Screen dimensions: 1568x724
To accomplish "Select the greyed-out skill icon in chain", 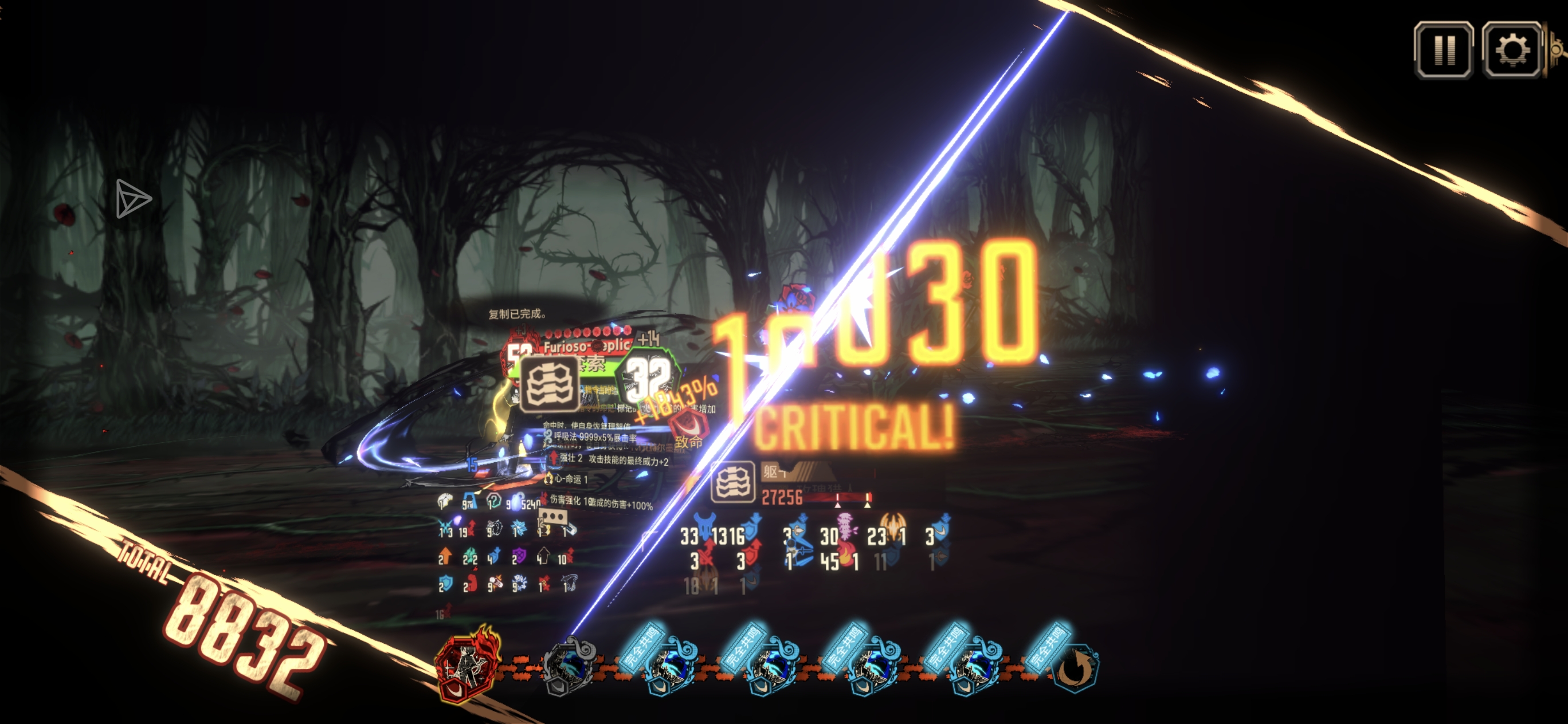I will click(x=570, y=667).
